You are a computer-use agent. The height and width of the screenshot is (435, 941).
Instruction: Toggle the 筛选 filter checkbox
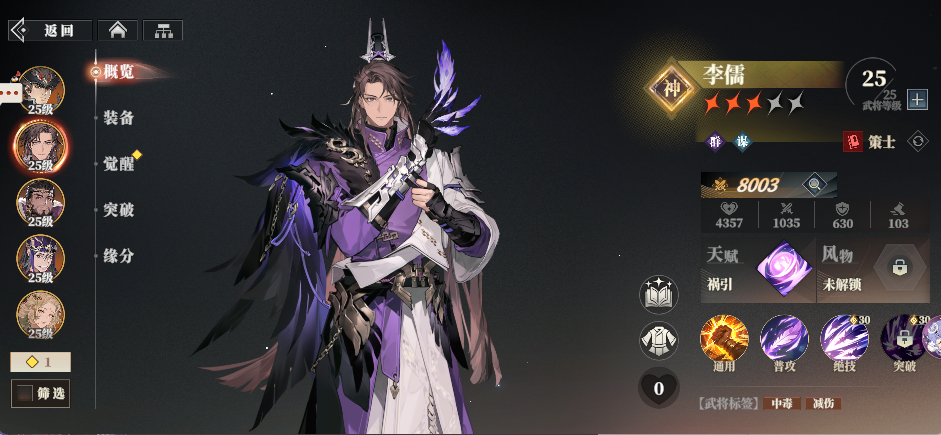point(25,394)
